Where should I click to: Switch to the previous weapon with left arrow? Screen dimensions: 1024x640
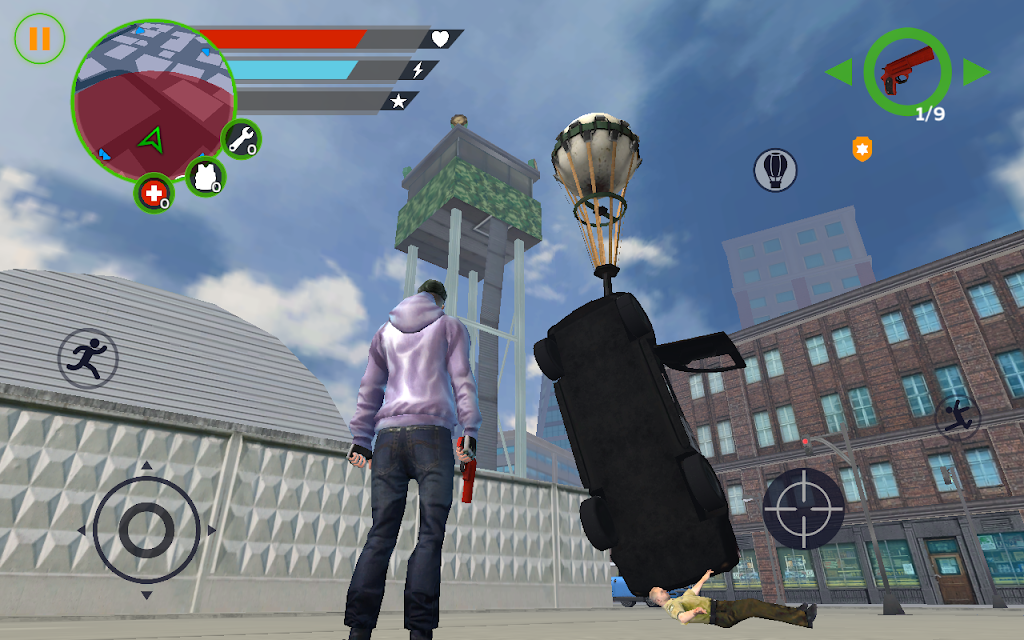(838, 72)
